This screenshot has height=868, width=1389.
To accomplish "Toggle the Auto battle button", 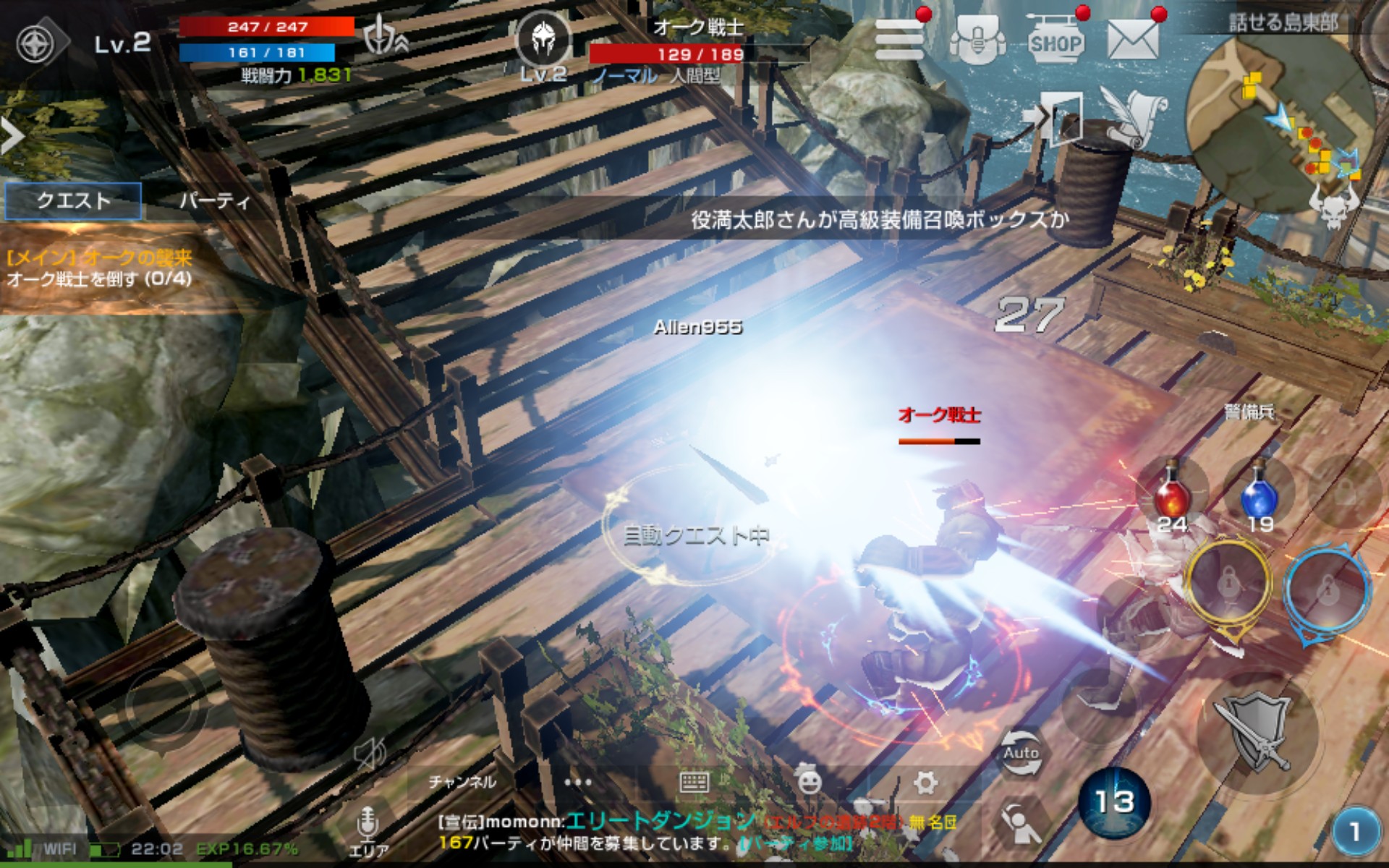I will pos(1020,752).
